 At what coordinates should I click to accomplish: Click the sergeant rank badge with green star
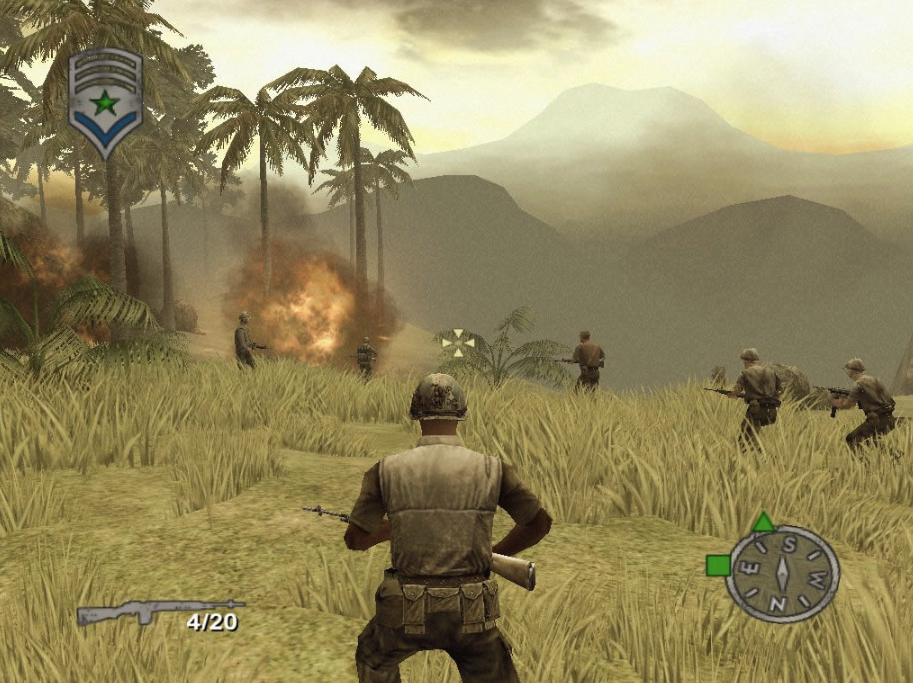(106, 101)
